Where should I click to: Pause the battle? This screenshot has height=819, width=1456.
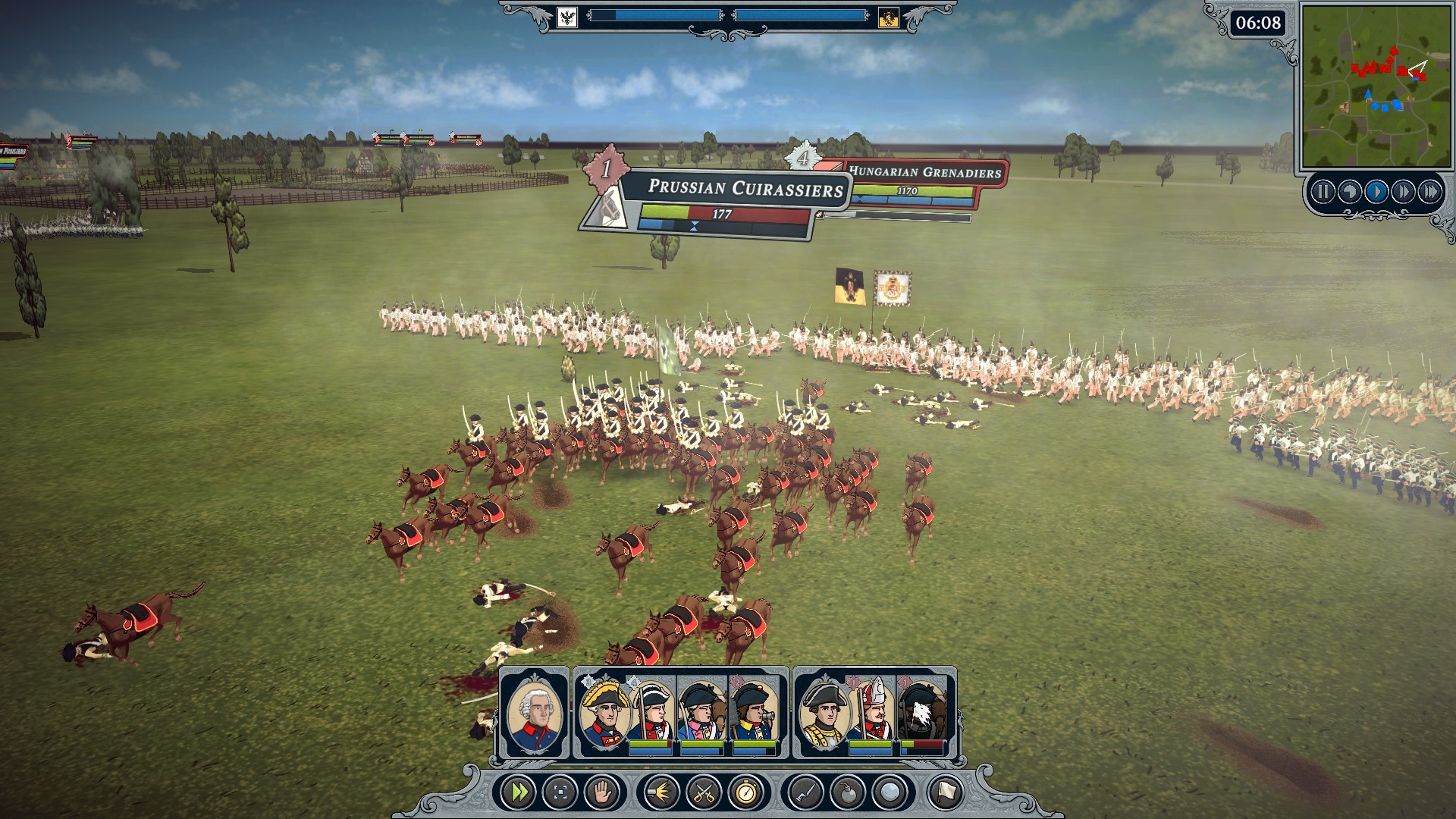pyautogui.click(x=1323, y=192)
